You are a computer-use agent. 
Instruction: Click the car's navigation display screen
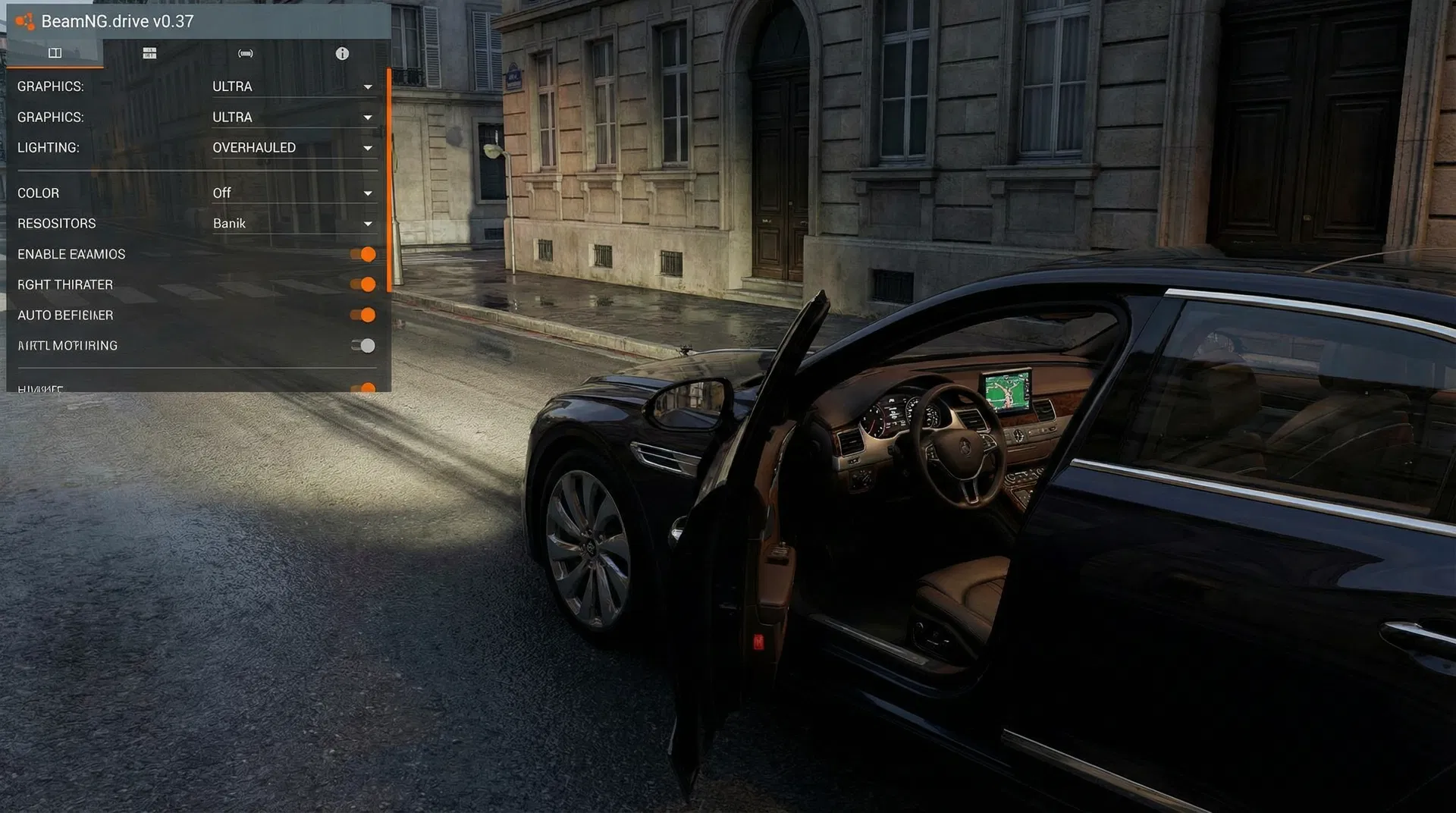click(x=1006, y=390)
